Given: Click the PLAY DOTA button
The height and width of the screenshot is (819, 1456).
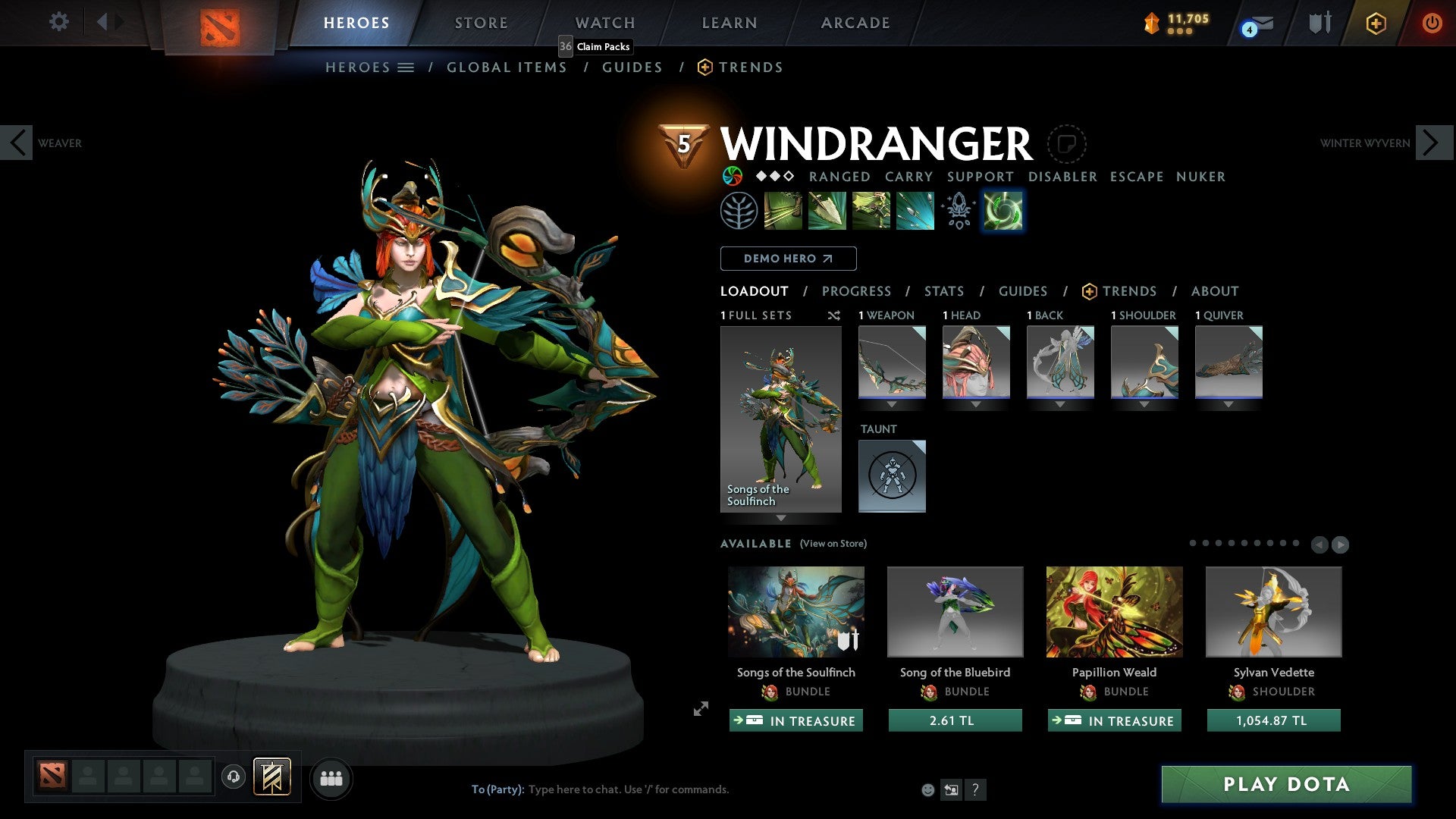Looking at the screenshot, I should [1285, 785].
